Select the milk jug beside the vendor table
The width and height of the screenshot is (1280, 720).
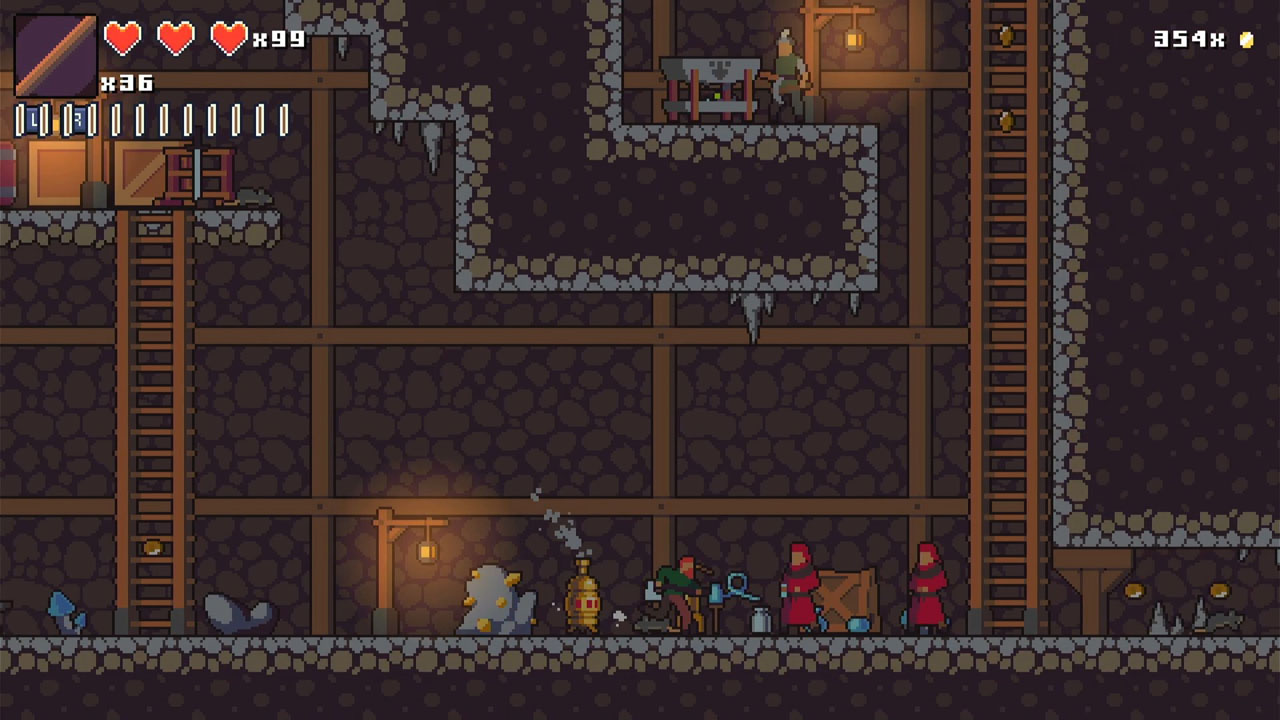point(760,618)
